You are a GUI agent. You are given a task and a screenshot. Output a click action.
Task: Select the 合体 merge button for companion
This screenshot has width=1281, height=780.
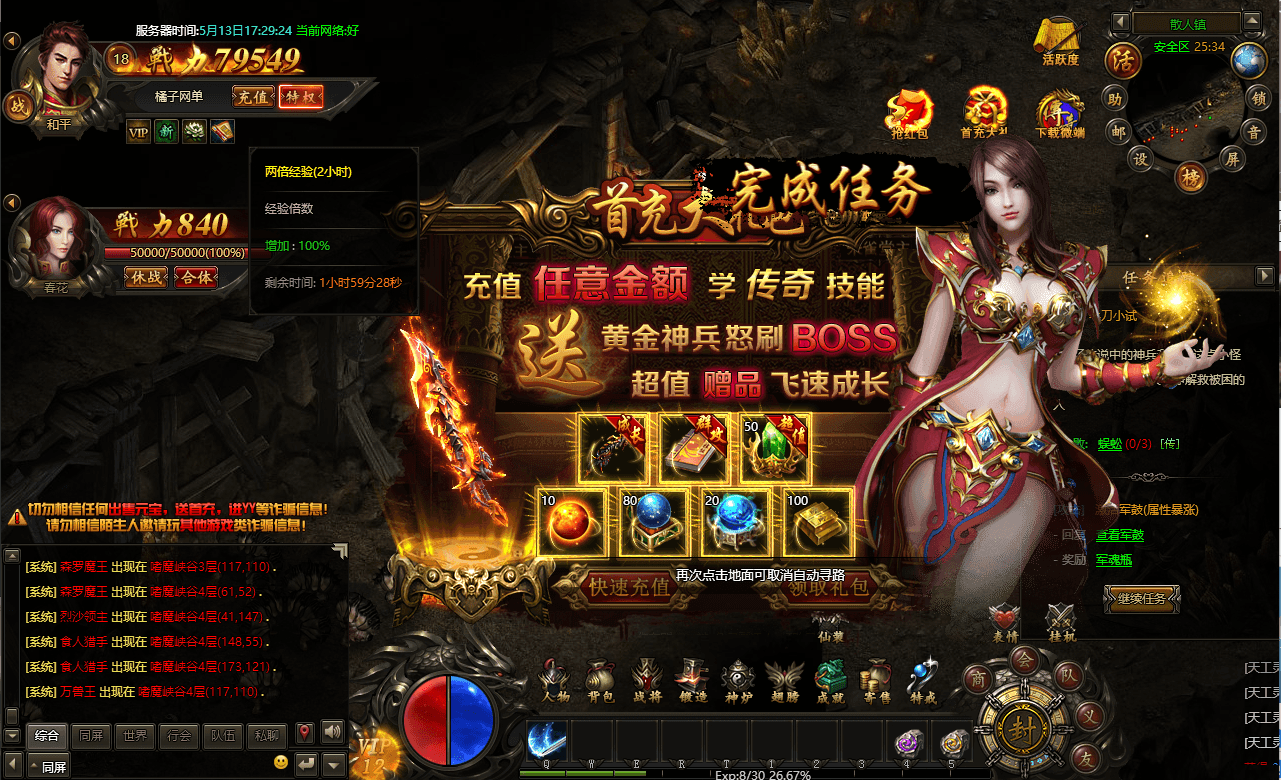pyautogui.click(x=195, y=277)
